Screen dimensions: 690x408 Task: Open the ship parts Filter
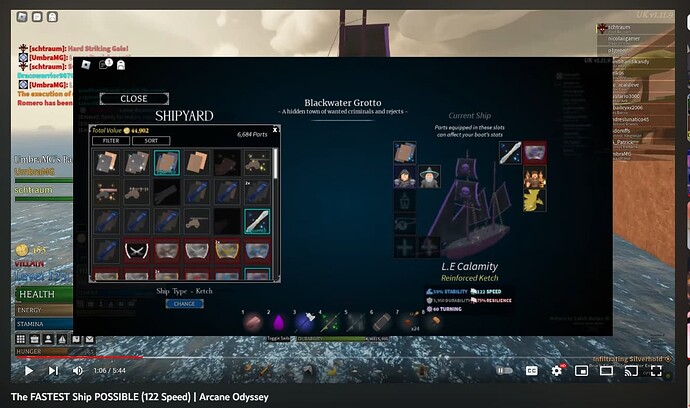point(111,141)
